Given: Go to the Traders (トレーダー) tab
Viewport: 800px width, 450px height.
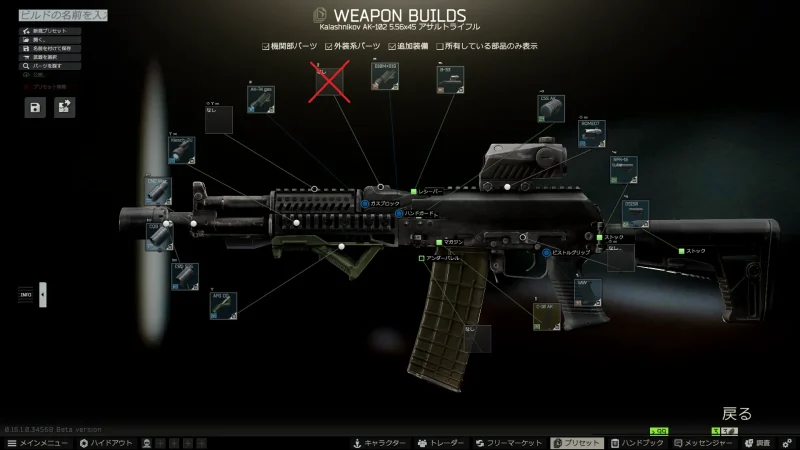Looking at the screenshot, I should 441,442.
